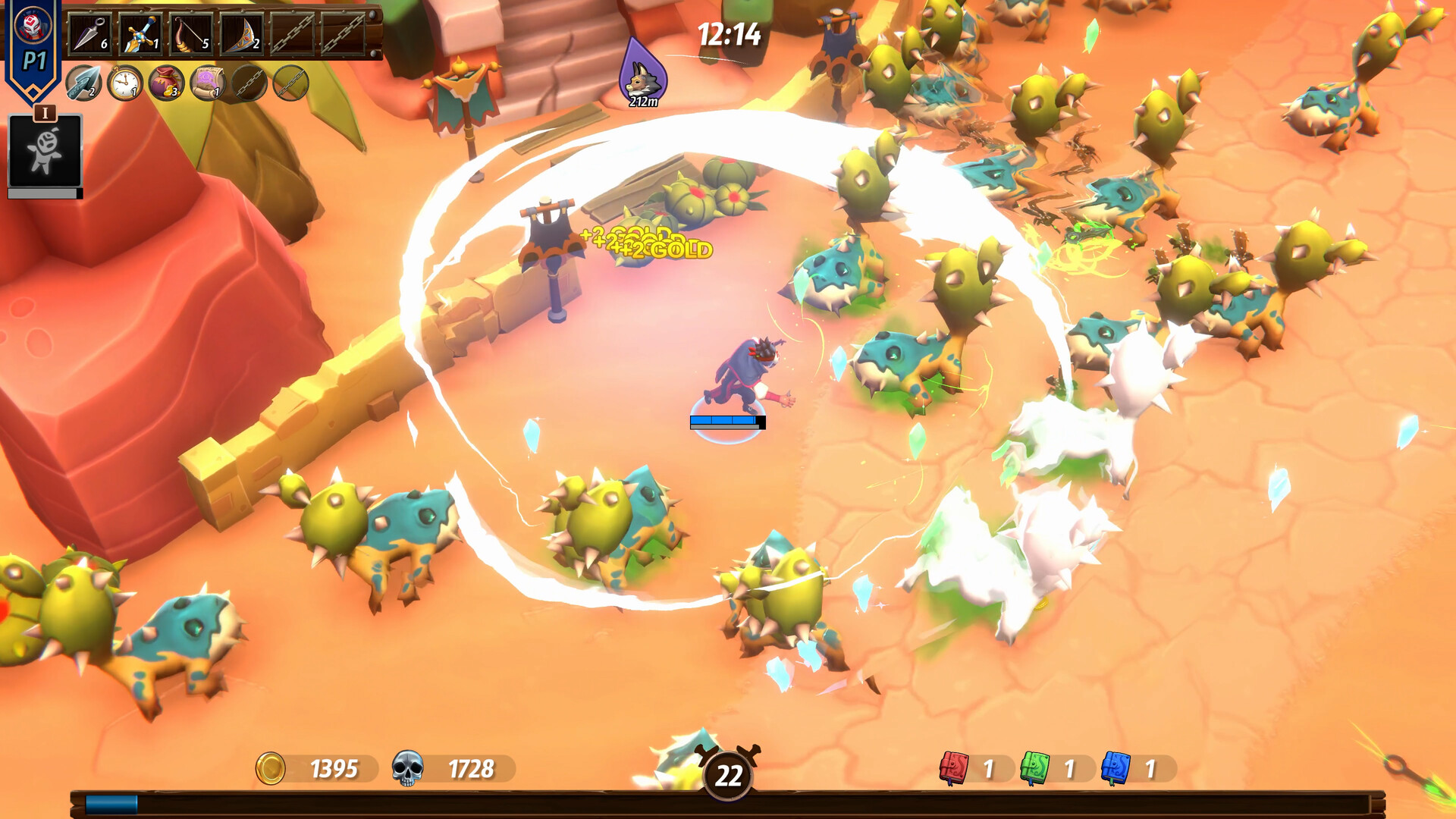Select the curved blade weapon slot

coord(243,33)
